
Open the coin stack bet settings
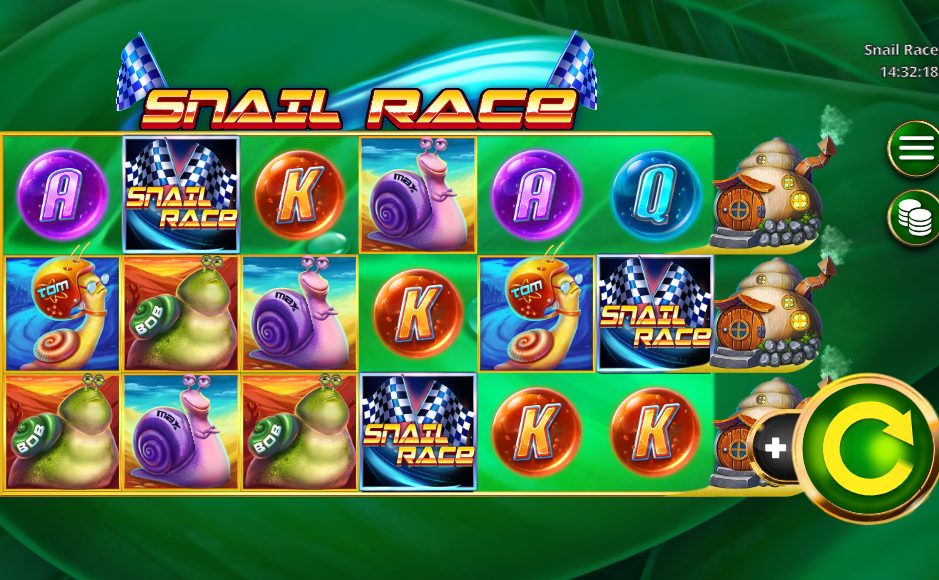[x=915, y=217]
